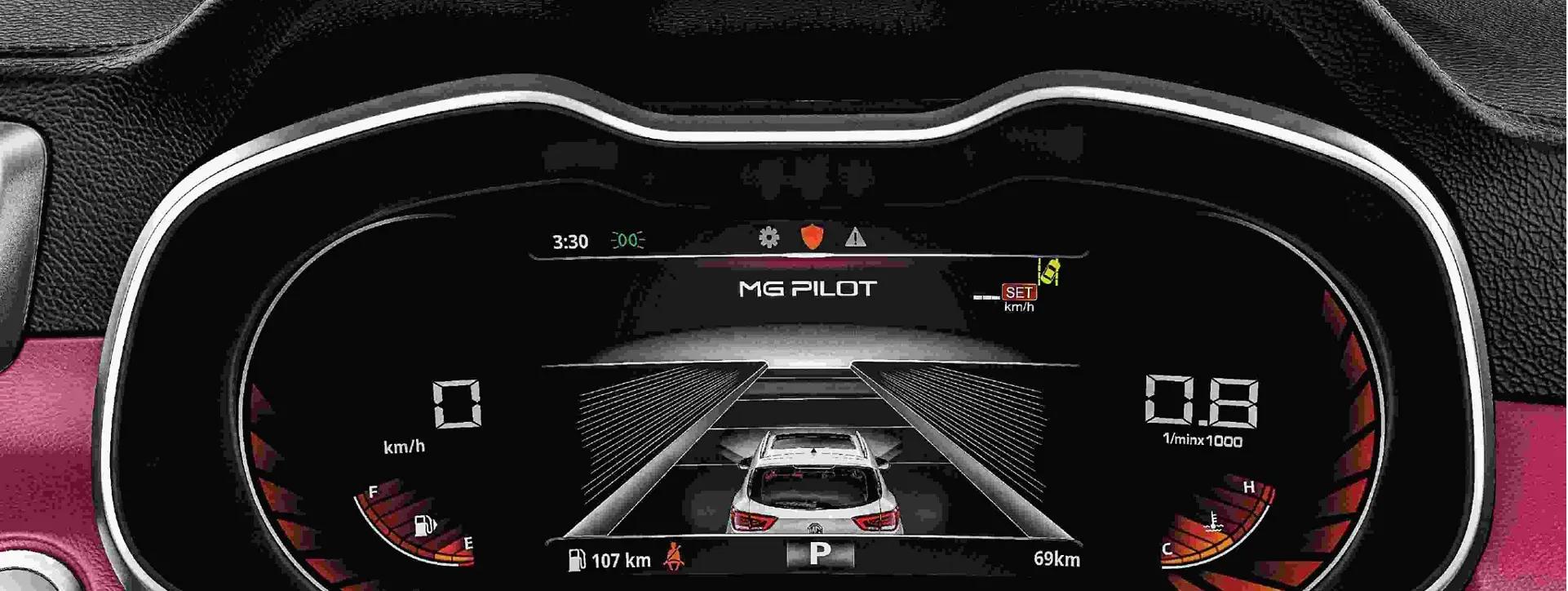Viewport: 1568px width, 591px height.
Task: Click the fuel pump icon beside 107 km
Action: 577,560
